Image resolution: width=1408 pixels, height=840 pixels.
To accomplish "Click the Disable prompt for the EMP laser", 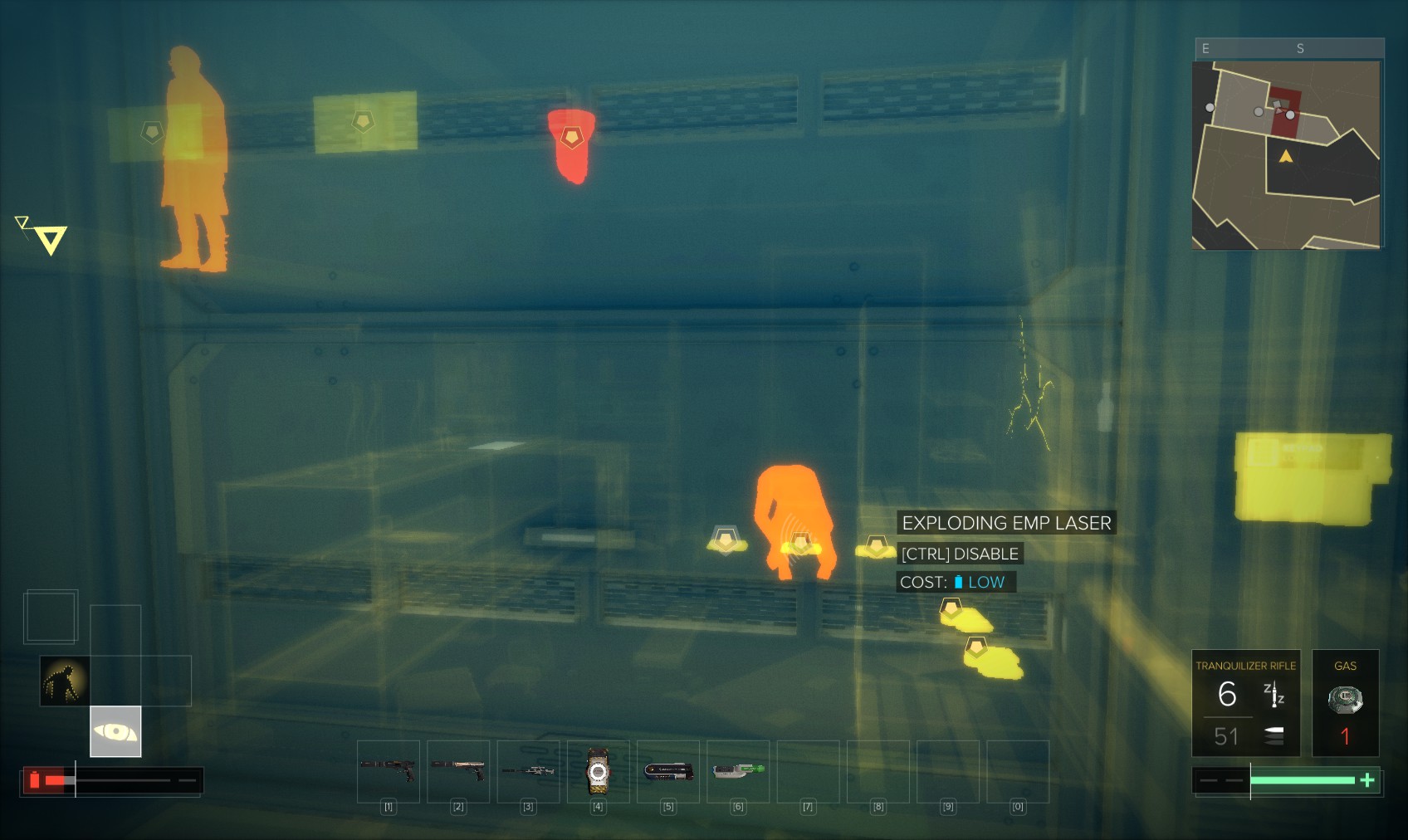I will [x=960, y=554].
